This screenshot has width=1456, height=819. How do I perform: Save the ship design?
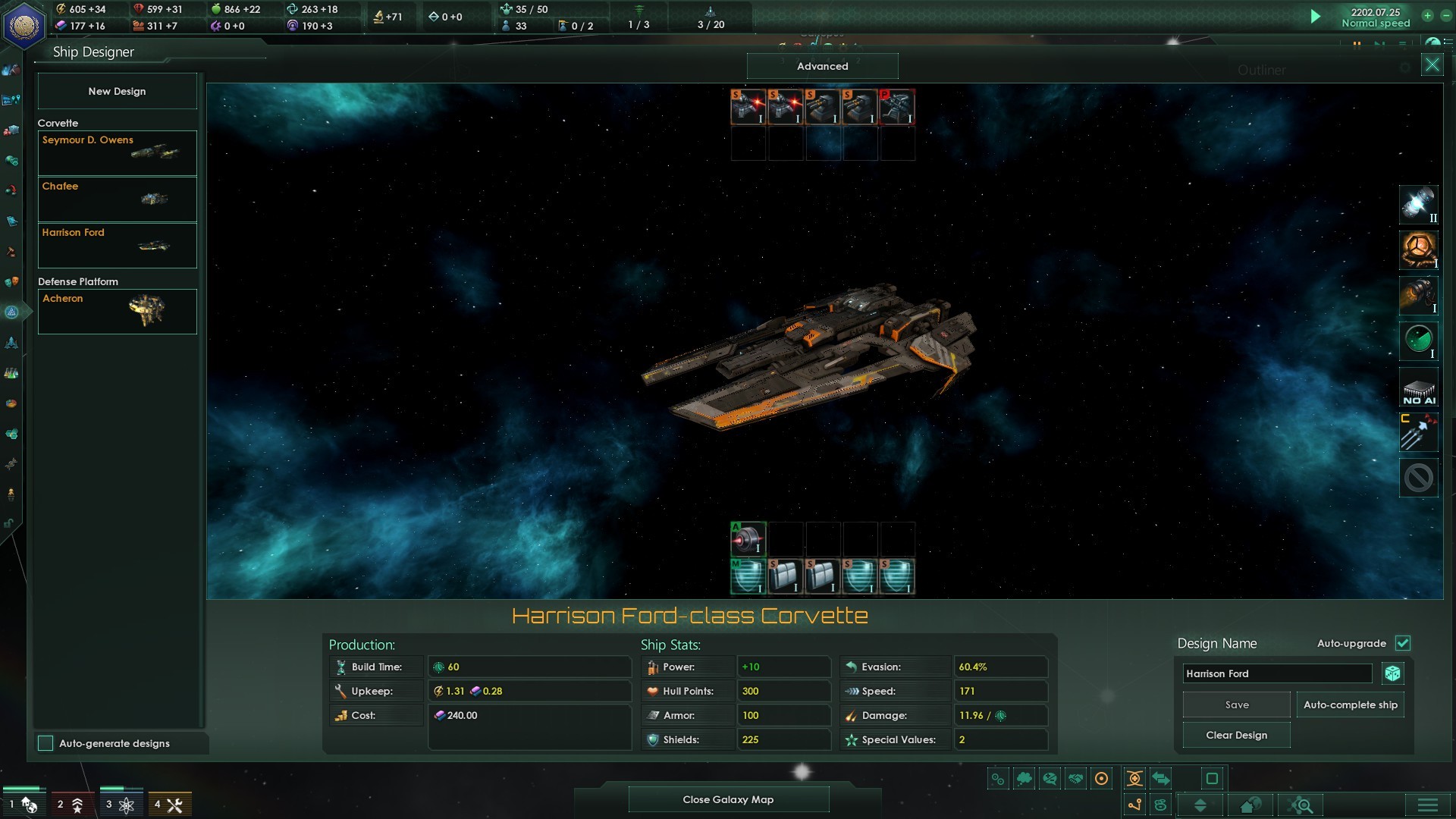[1236, 704]
